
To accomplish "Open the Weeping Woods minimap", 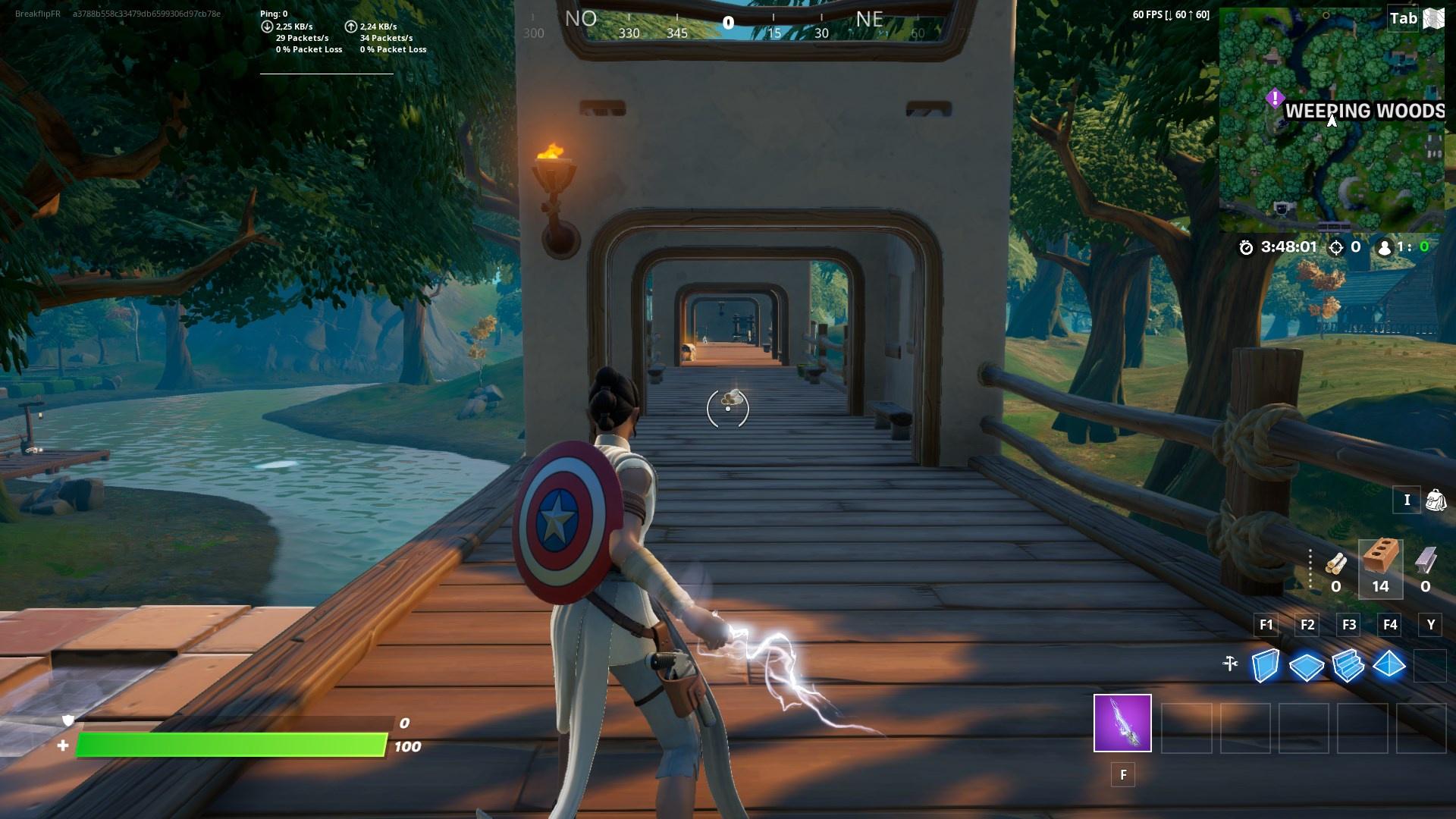I will (x=1331, y=121).
